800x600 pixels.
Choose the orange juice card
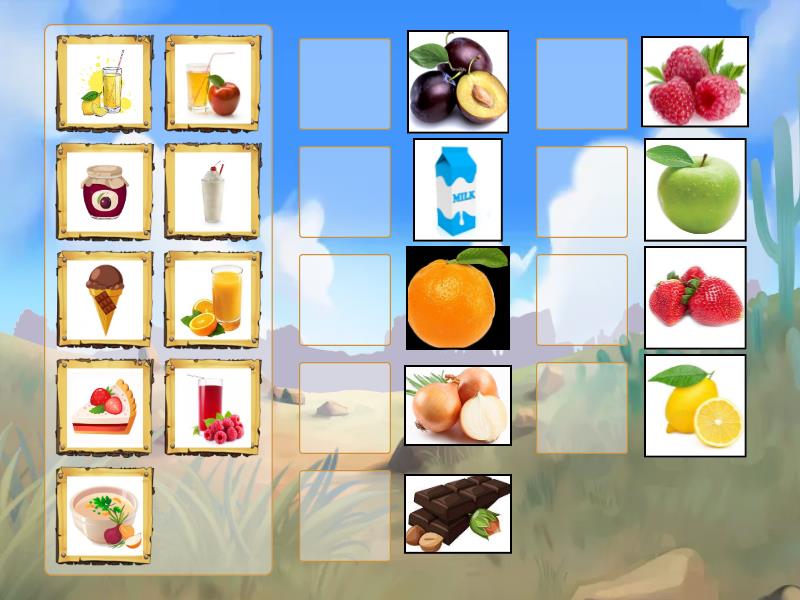click(213, 299)
